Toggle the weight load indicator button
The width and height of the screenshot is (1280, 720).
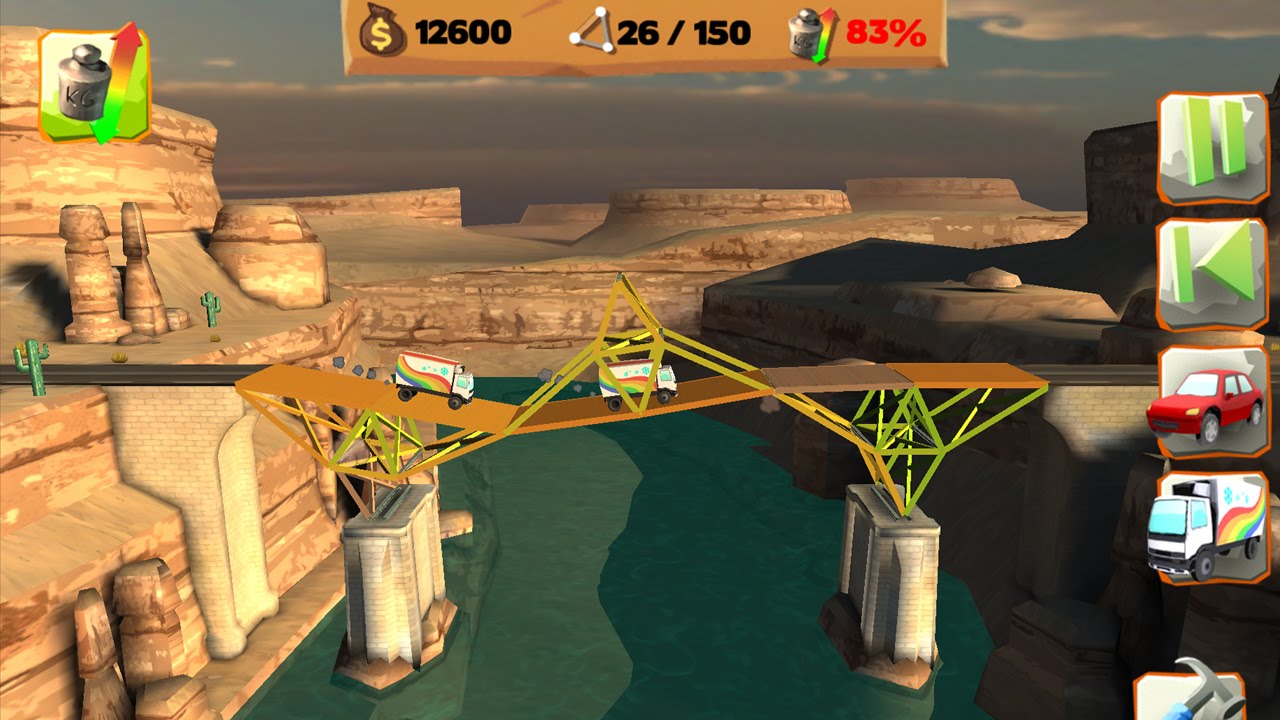(94, 84)
